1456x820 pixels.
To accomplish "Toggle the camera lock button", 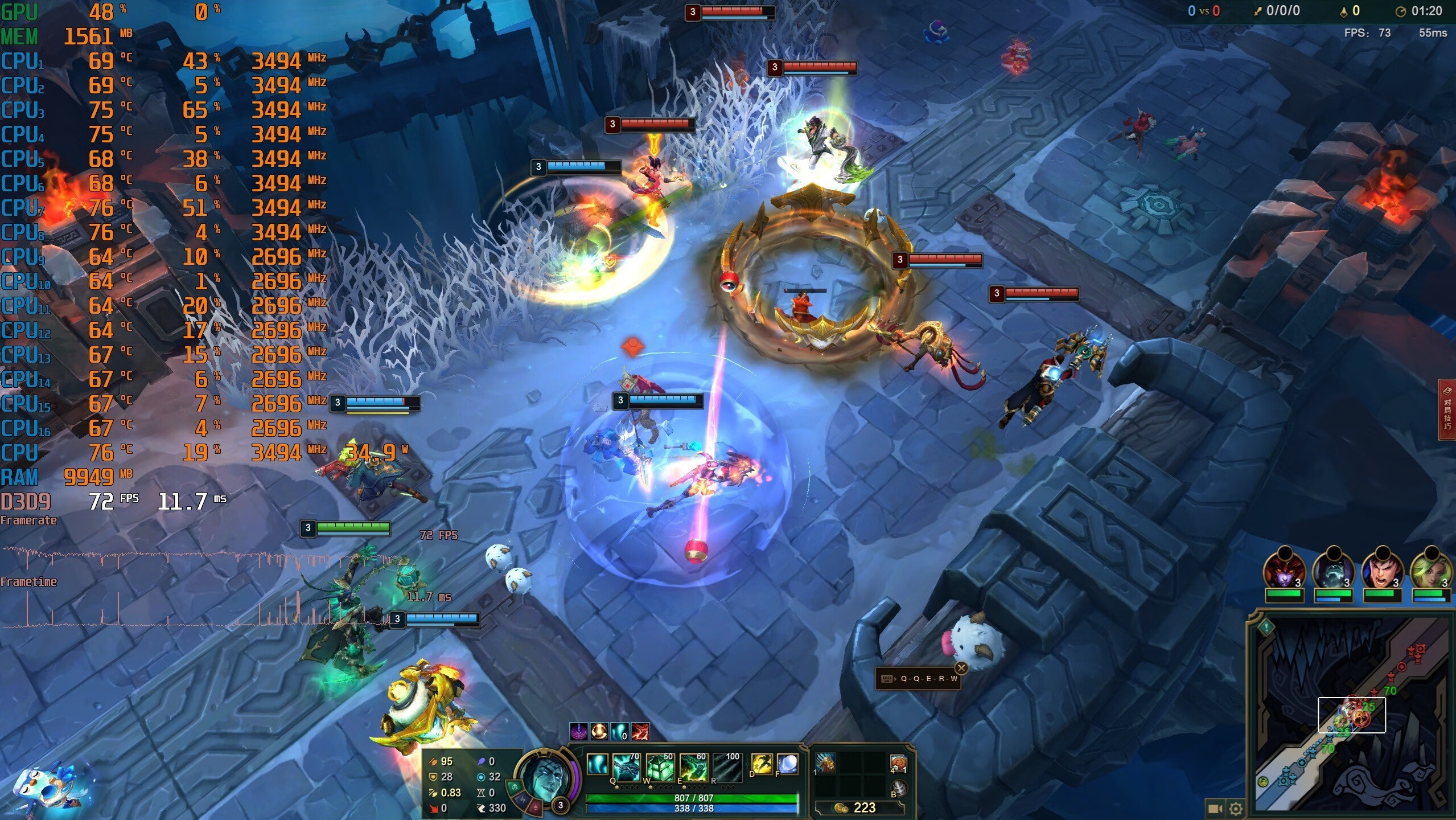I will click(1215, 809).
